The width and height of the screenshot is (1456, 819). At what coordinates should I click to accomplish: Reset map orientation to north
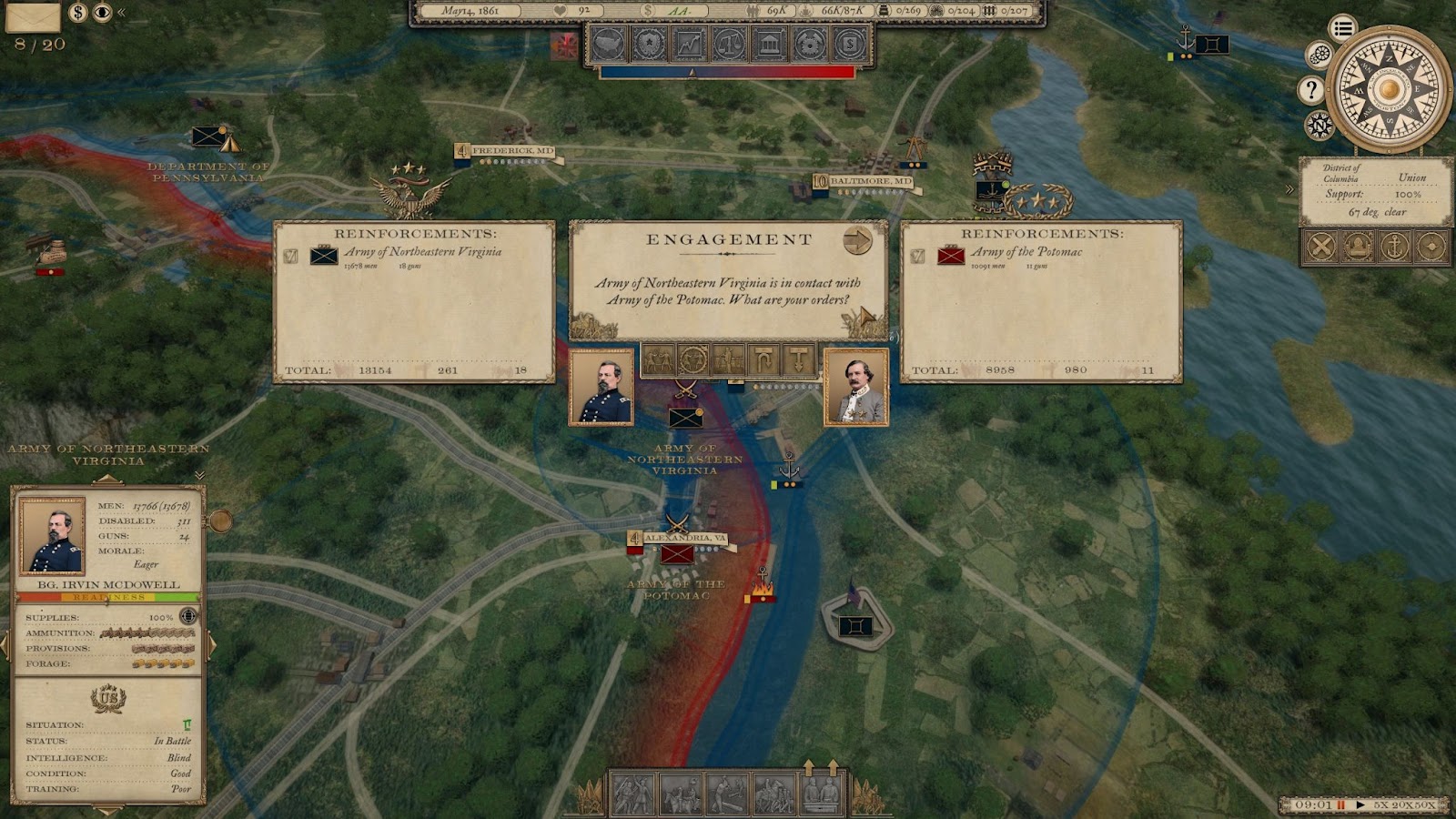point(1319,125)
